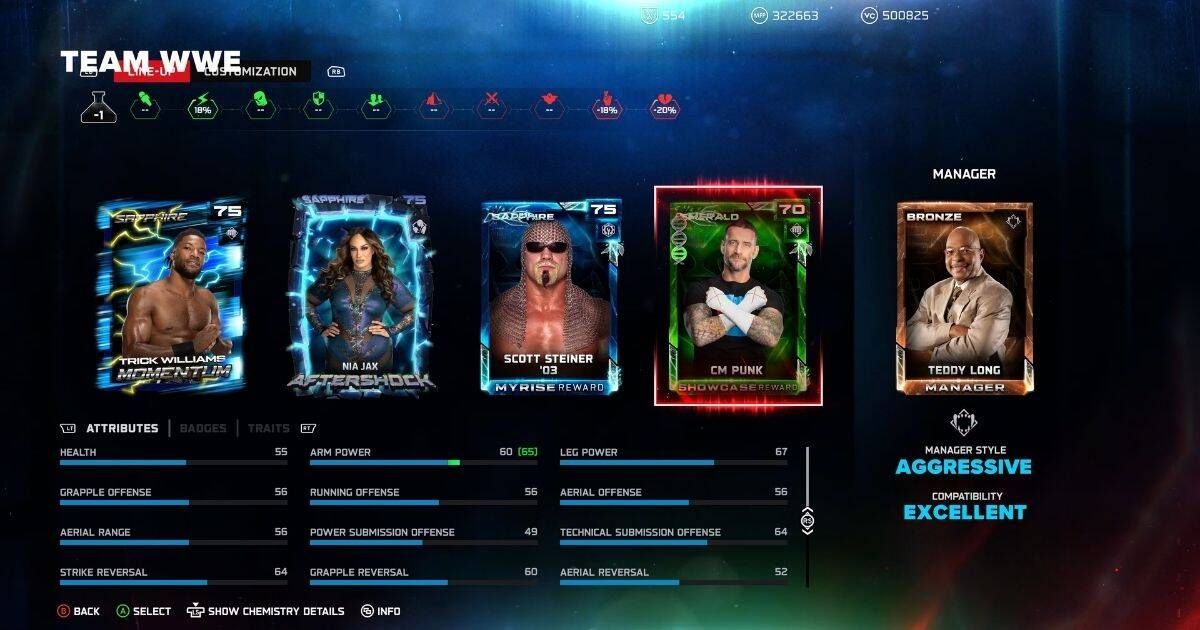1200x630 pixels.
Task: View the Traits tab
Action: coord(266,428)
